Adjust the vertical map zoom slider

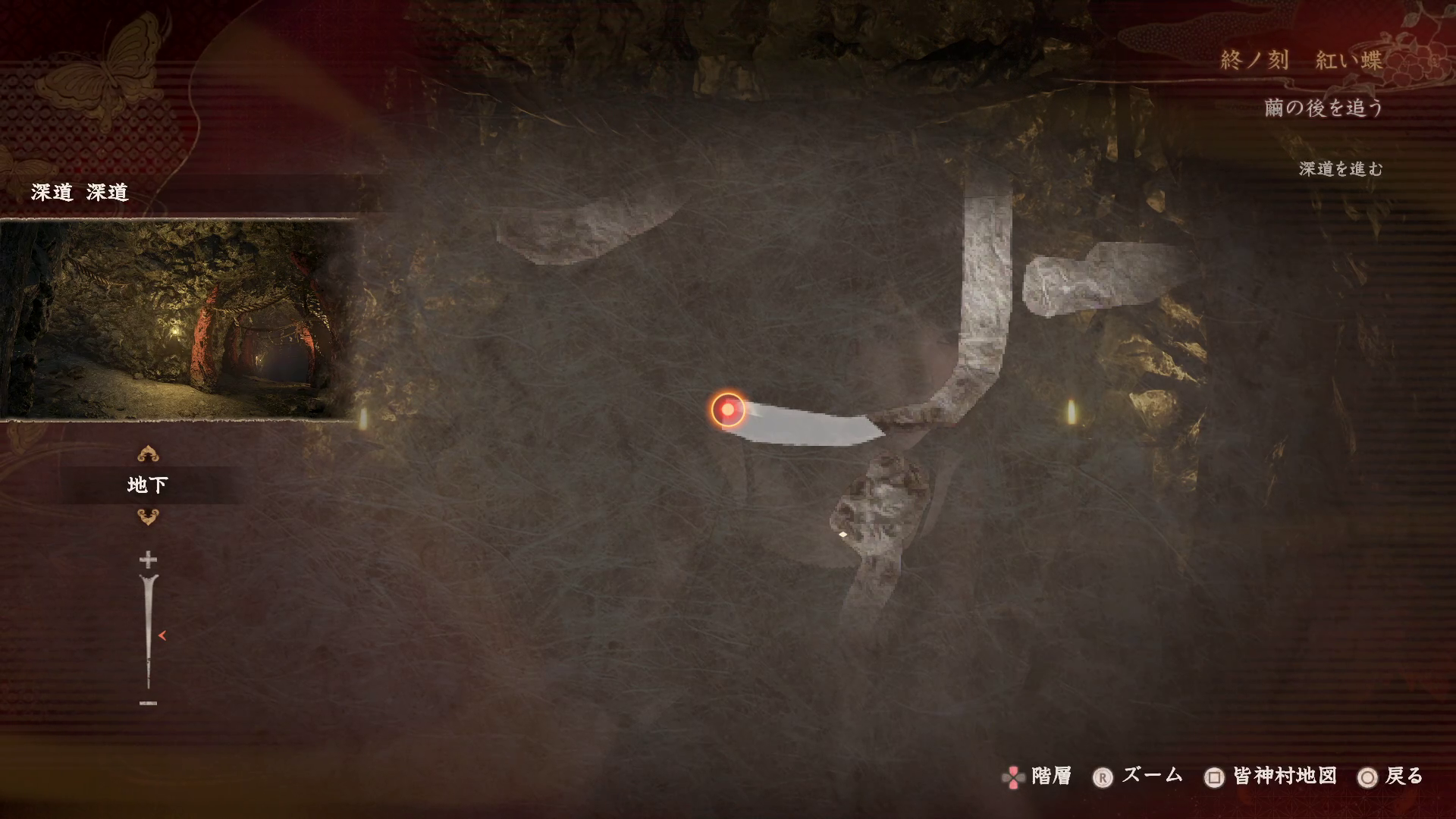[149, 632]
